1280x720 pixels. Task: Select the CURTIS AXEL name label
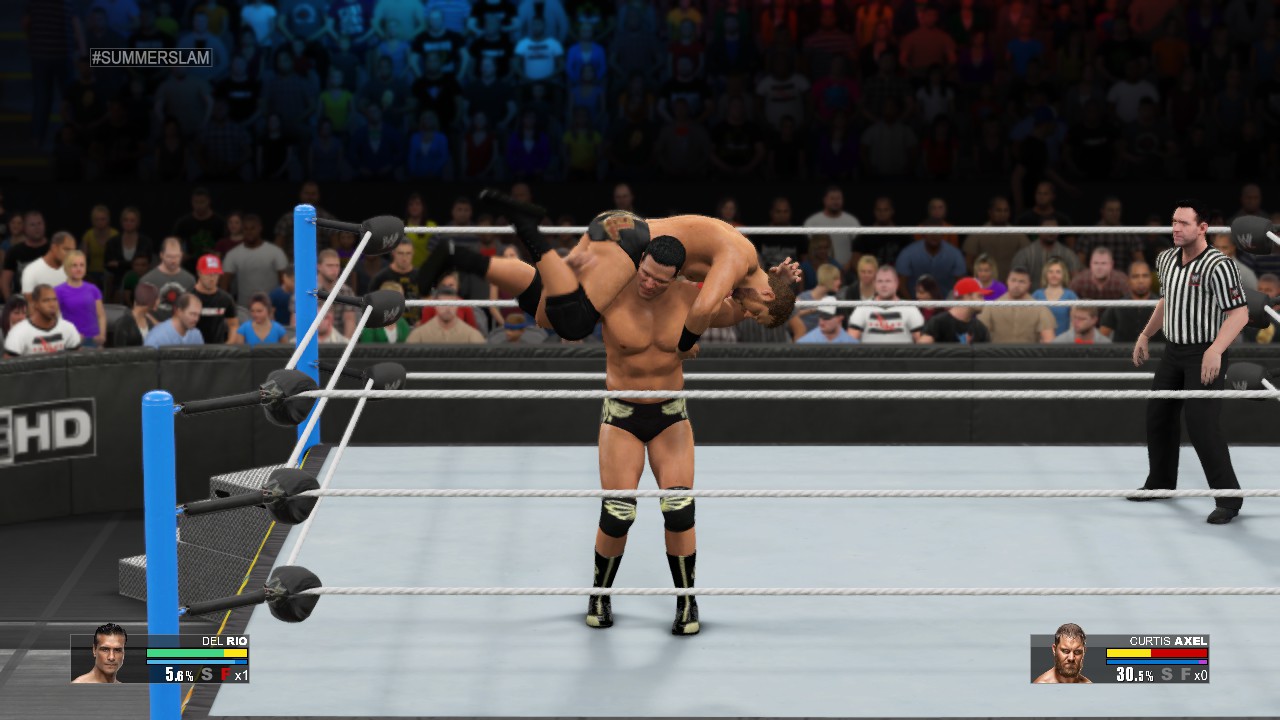(x=1167, y=641)
